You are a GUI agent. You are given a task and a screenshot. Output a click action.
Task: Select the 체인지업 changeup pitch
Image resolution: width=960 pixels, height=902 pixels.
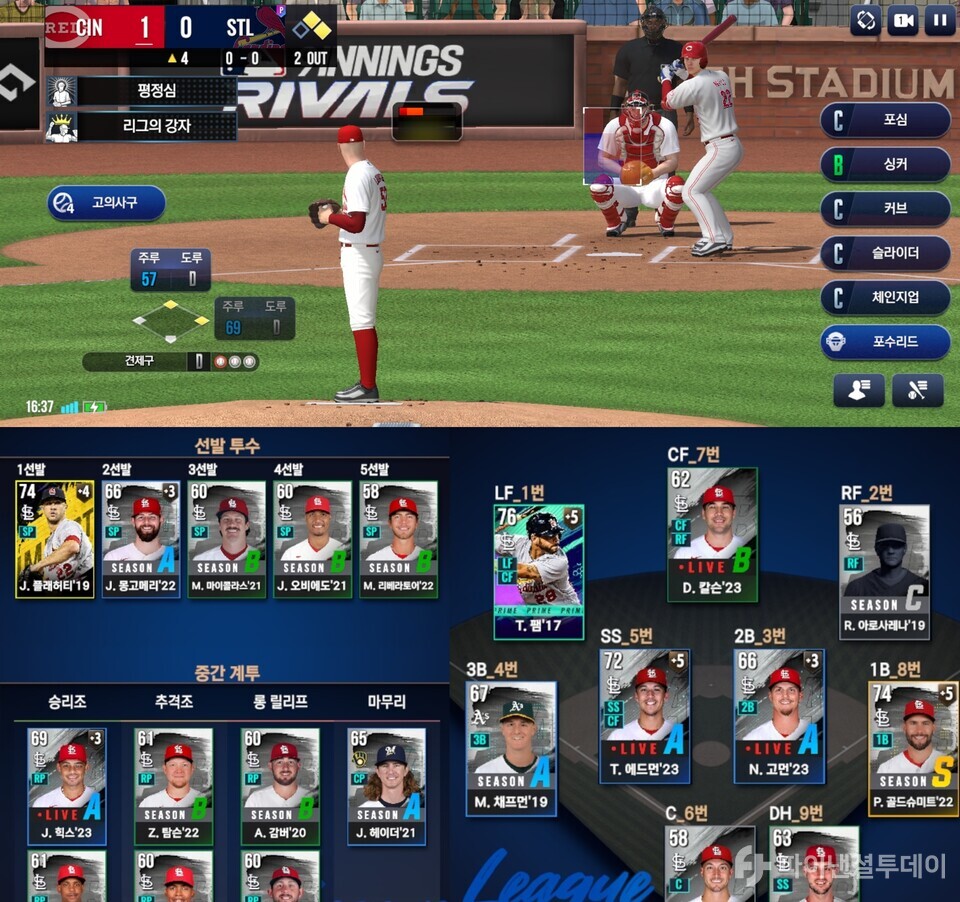point(885,297)
